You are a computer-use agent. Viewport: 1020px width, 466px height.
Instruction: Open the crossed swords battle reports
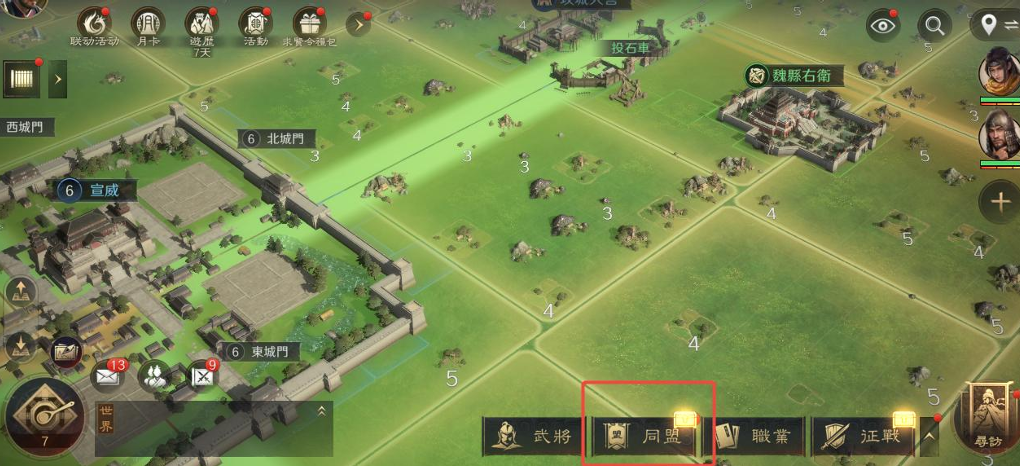pos(204,377)
